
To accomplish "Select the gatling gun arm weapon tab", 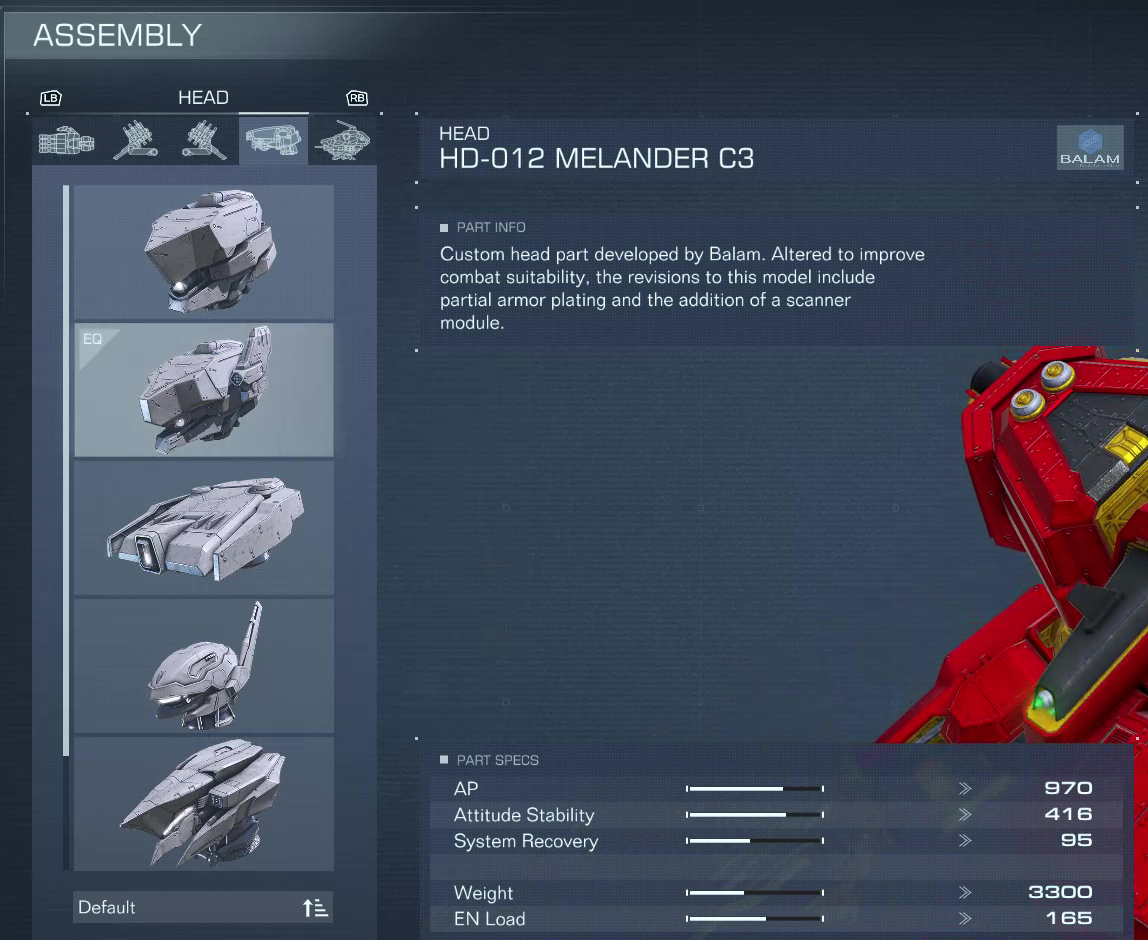I will [66, 141].
